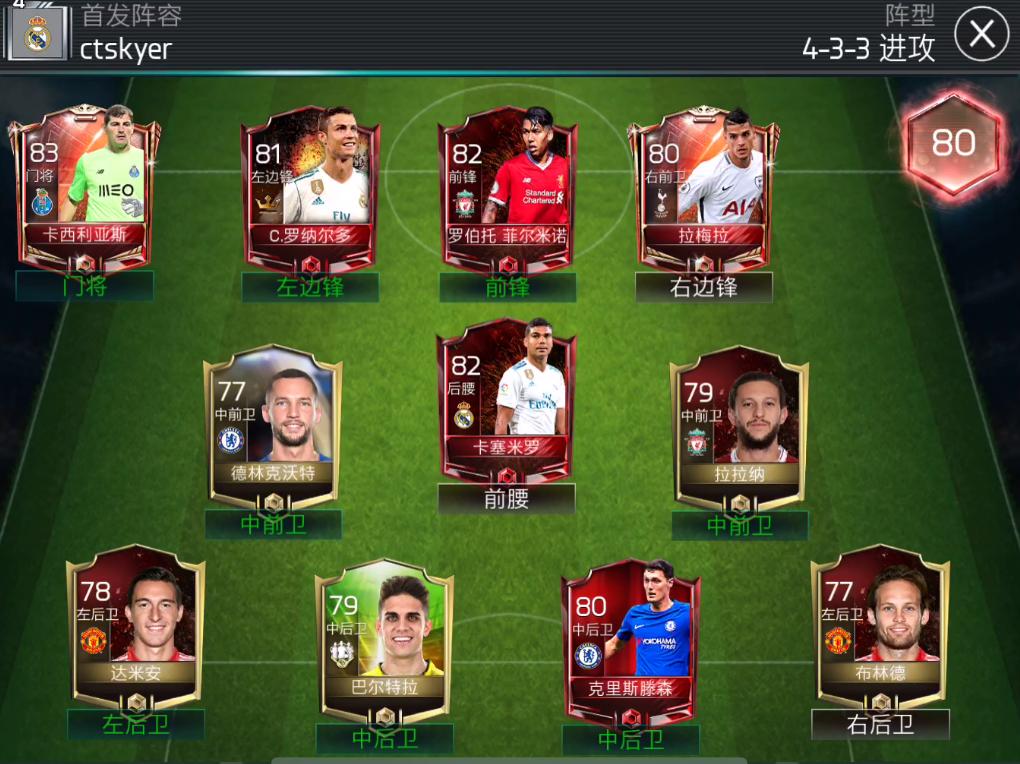
Task: Select the 巴尔特拉 defender card
Action: (x=384, y=640)
